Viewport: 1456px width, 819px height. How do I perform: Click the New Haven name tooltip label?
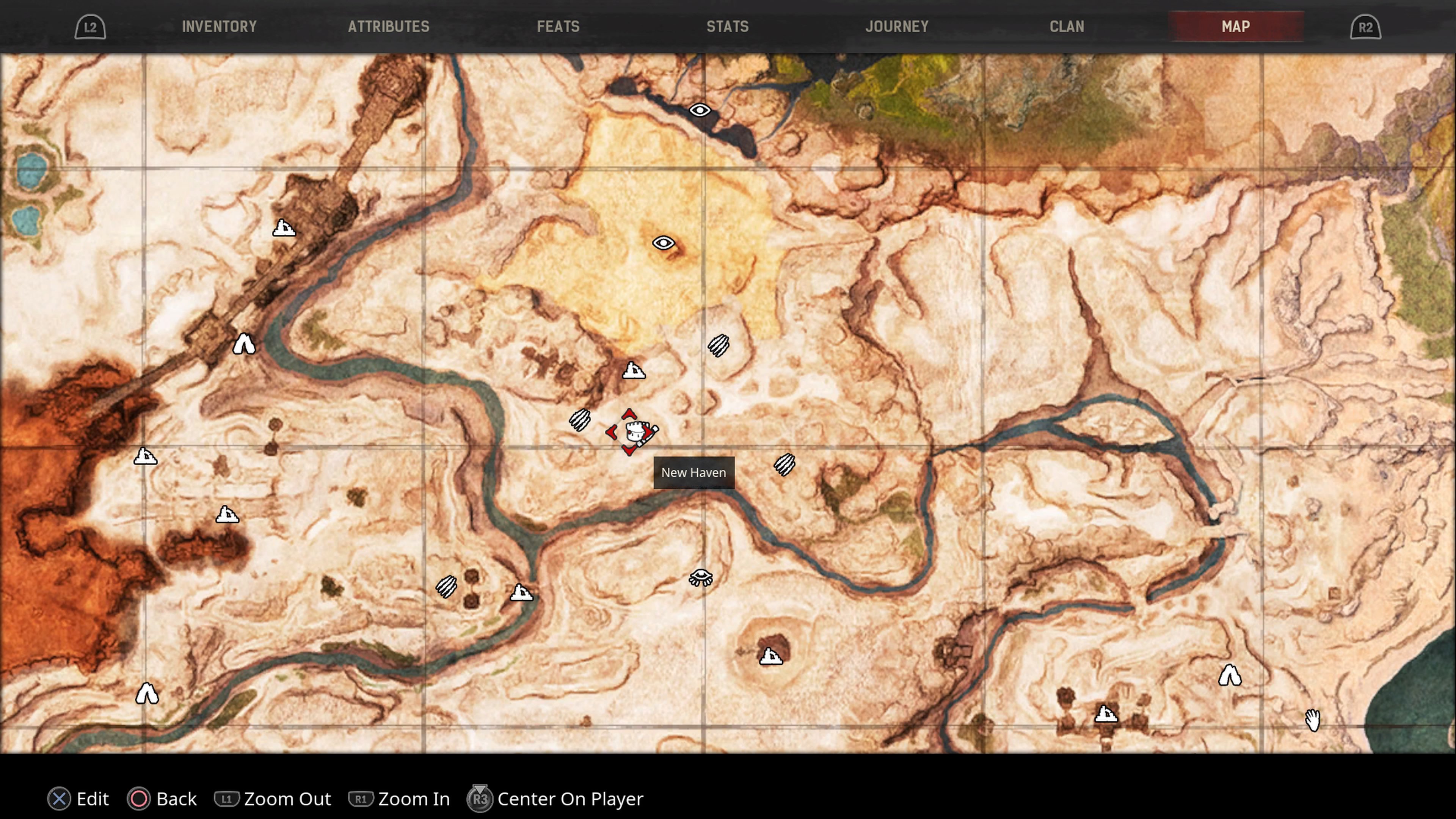693,472
